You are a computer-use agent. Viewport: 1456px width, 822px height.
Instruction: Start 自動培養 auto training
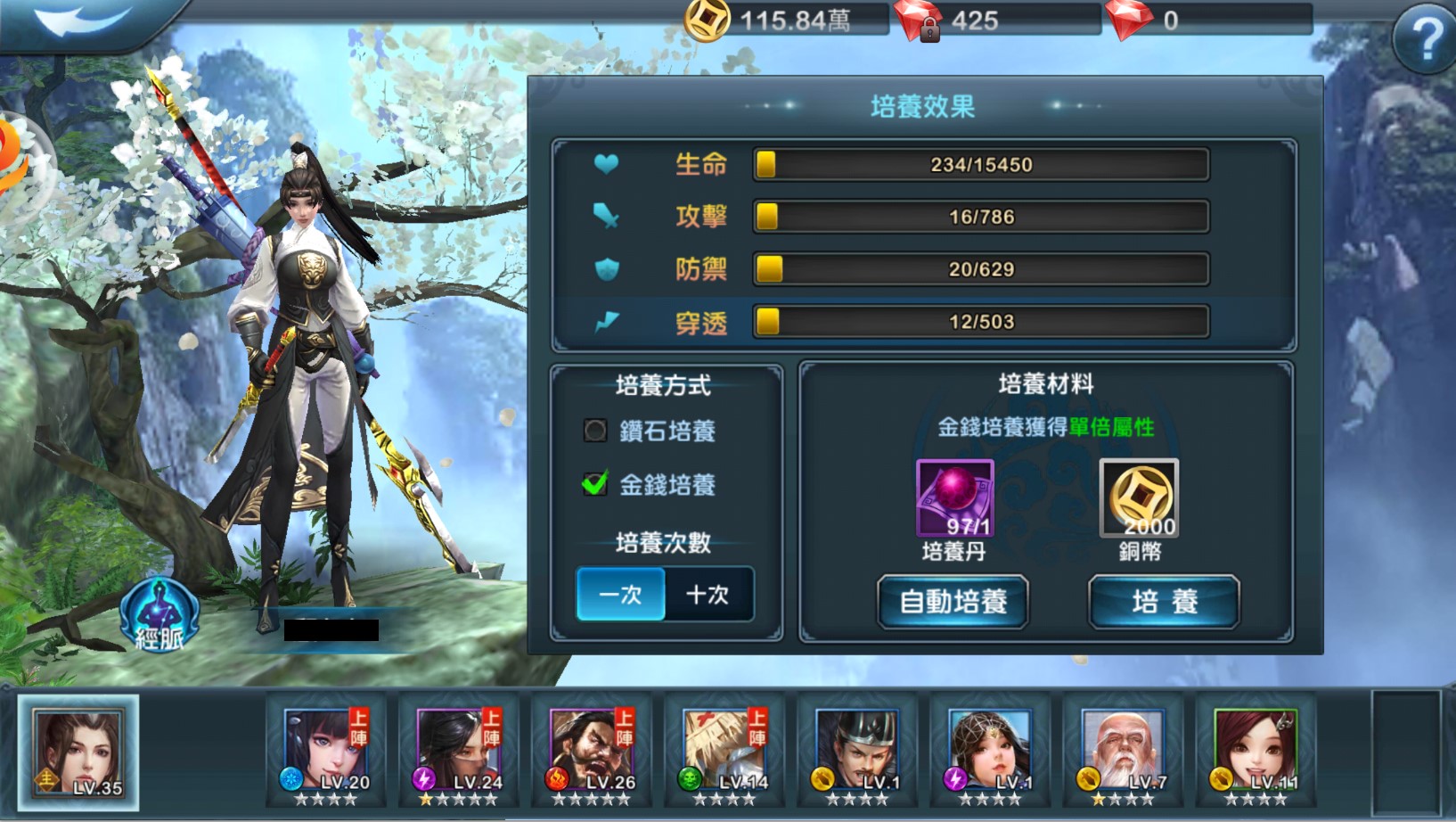(953, 602)
